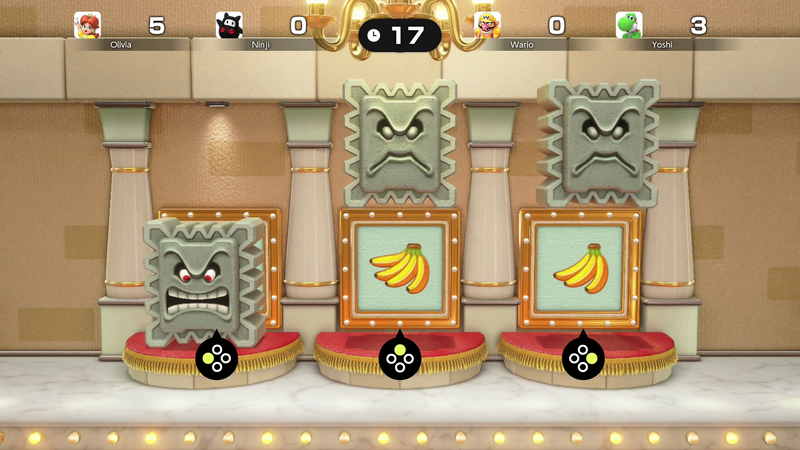
Task: Choose Wario's player portrait icon
Action: point(487,25)
